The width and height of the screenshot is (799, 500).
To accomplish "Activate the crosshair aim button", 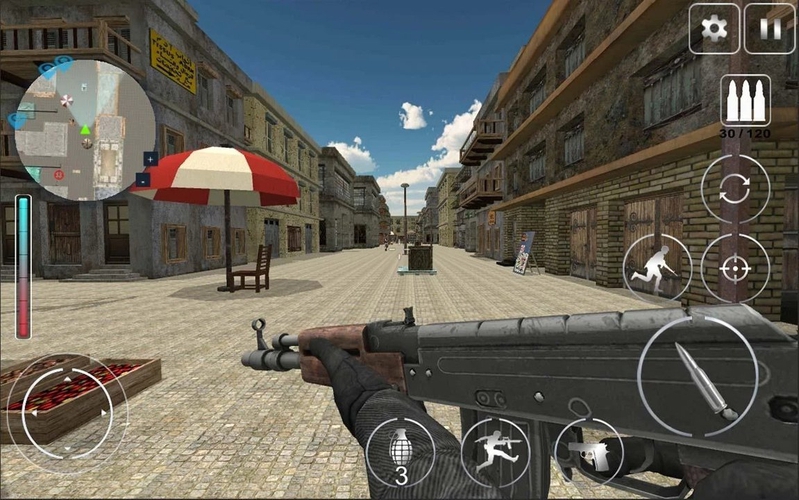I will coord(735,267).
